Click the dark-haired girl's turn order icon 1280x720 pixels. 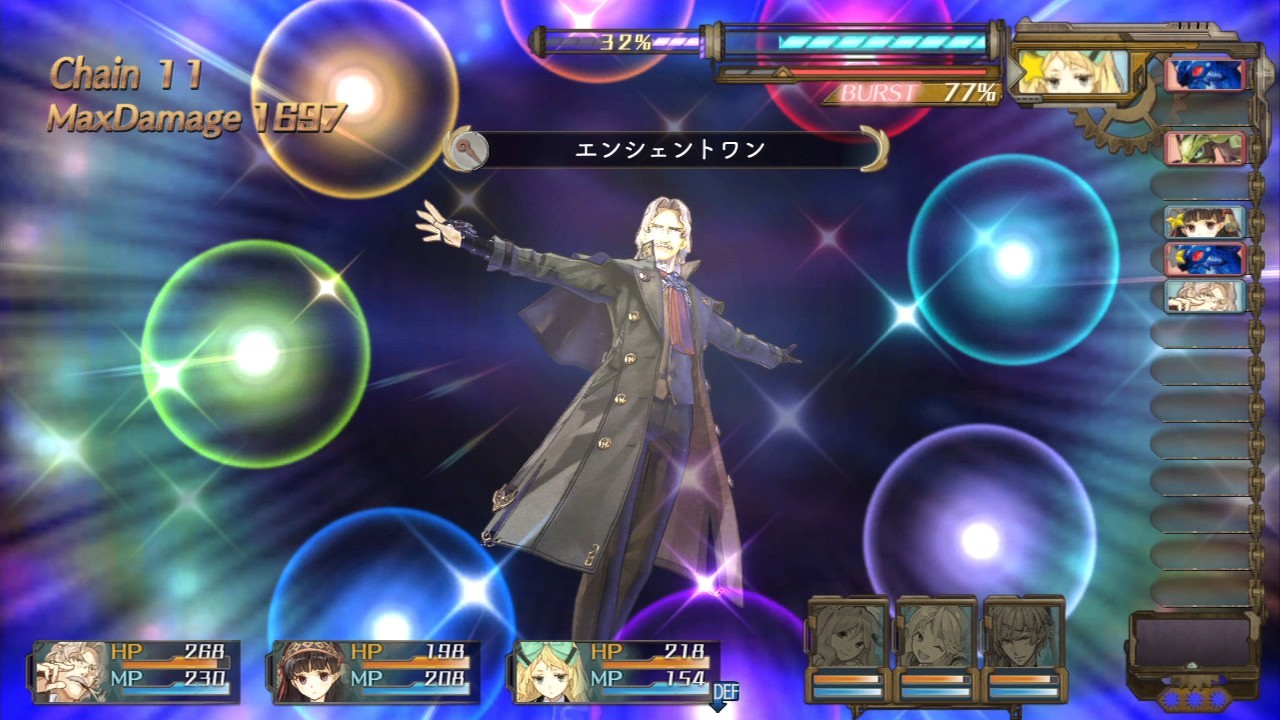coord(1205,222)
